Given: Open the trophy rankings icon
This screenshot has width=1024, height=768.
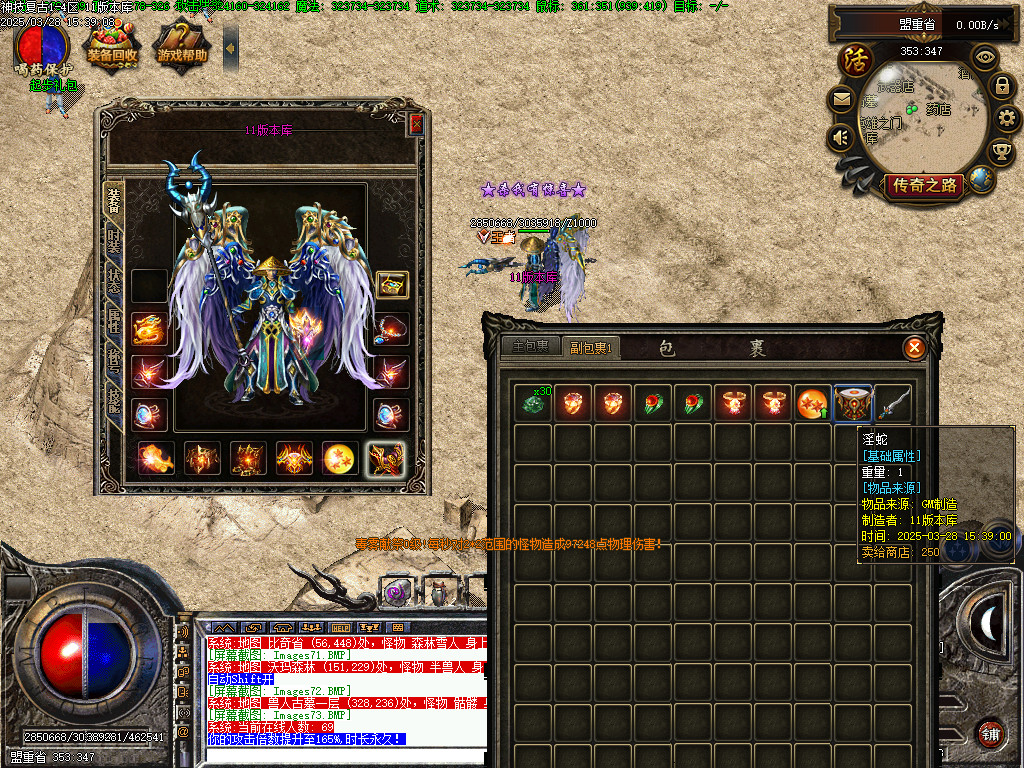Looking at the screenshot, I should point(1001,151).
